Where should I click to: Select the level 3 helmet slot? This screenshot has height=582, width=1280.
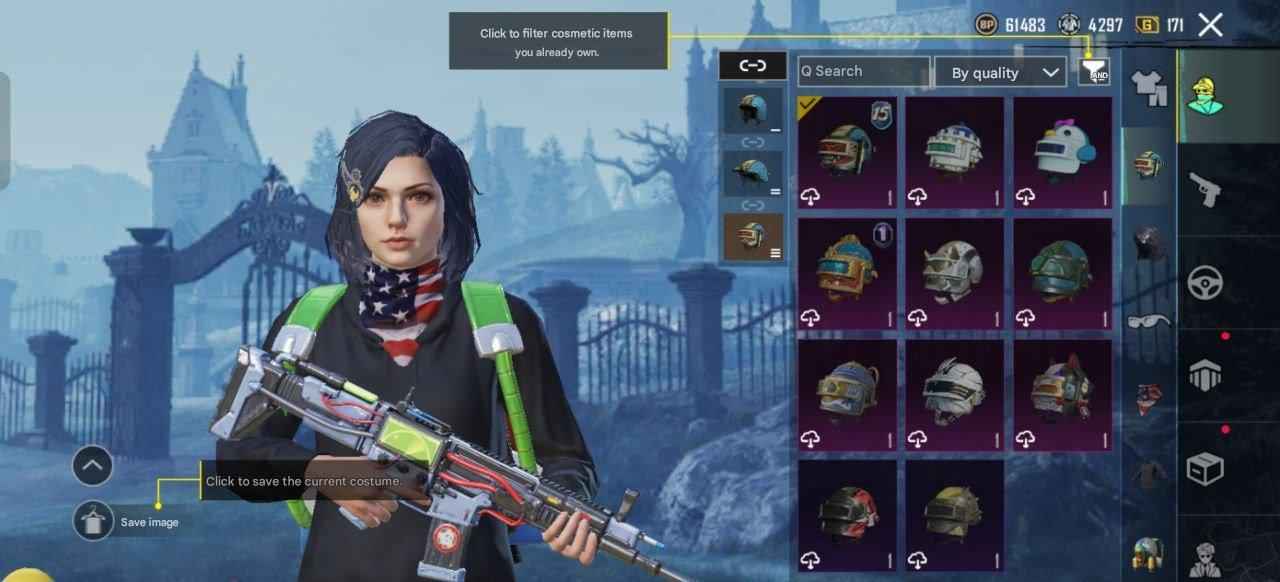753,236
